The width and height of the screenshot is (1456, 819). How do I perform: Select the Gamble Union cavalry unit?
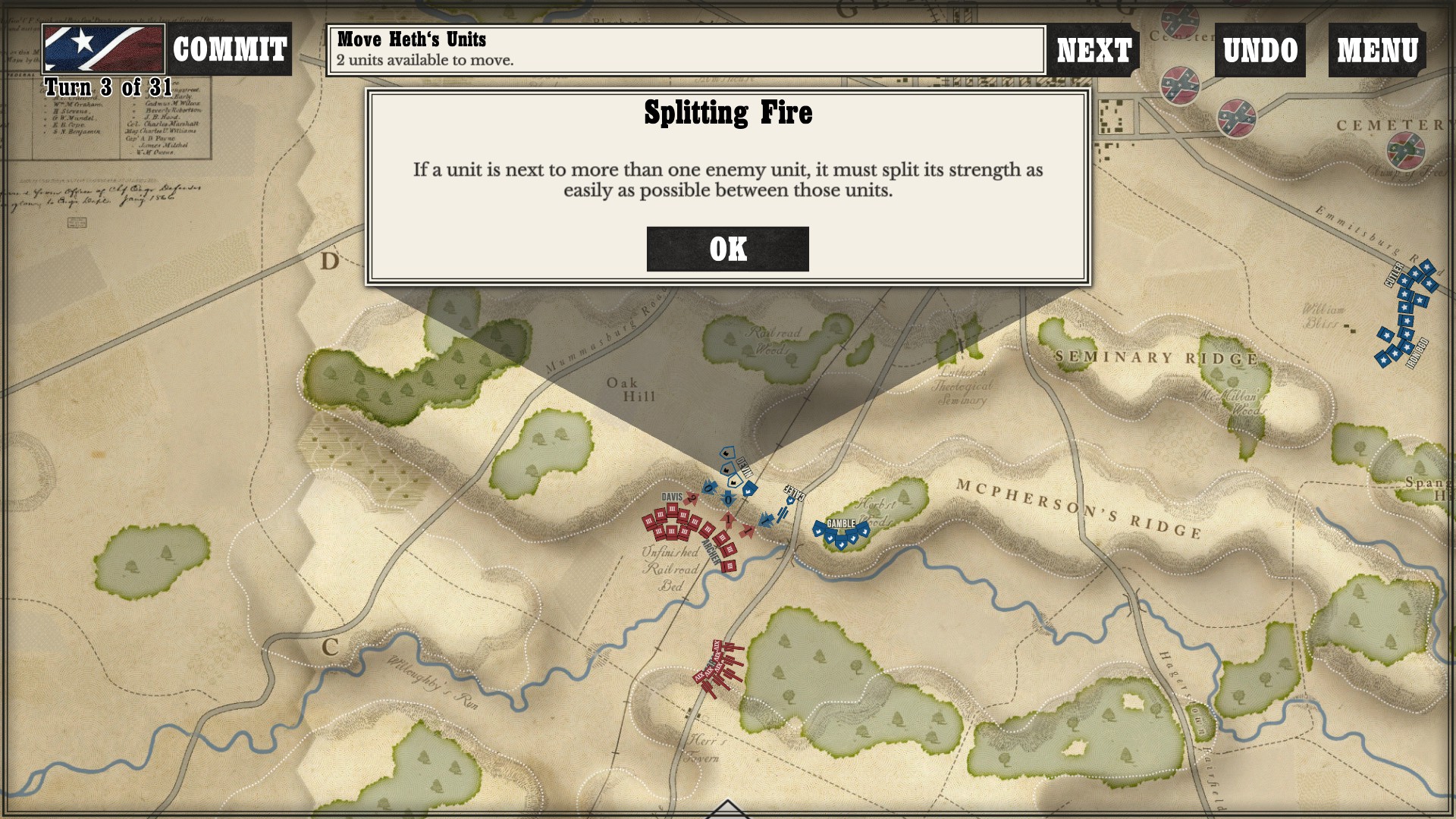[841, 532]
